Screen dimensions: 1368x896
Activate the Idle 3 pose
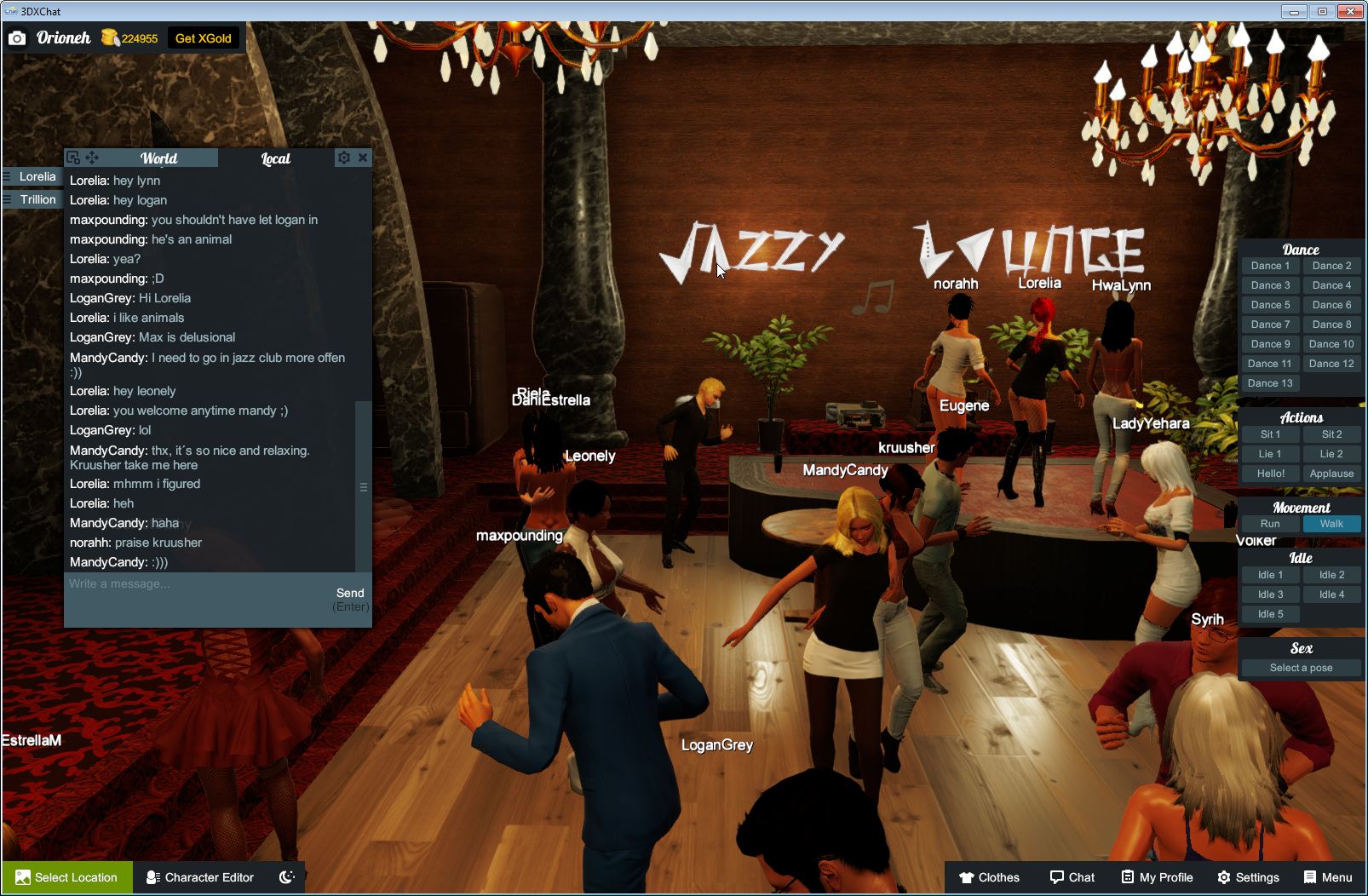[1269, 594]
